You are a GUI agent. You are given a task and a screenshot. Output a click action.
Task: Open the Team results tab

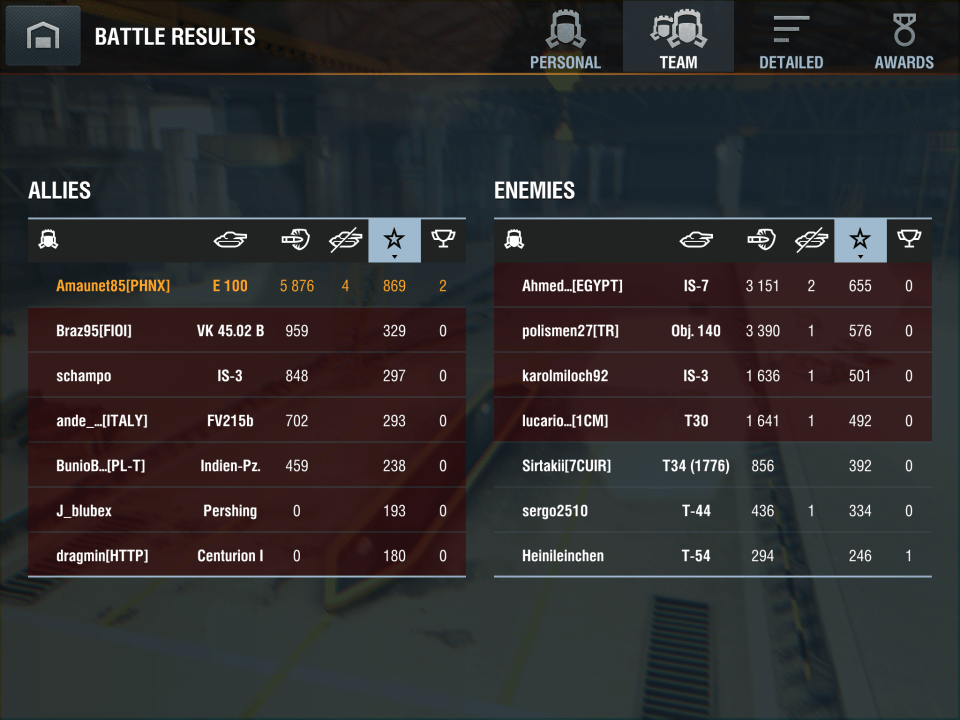tap(678, 38)
